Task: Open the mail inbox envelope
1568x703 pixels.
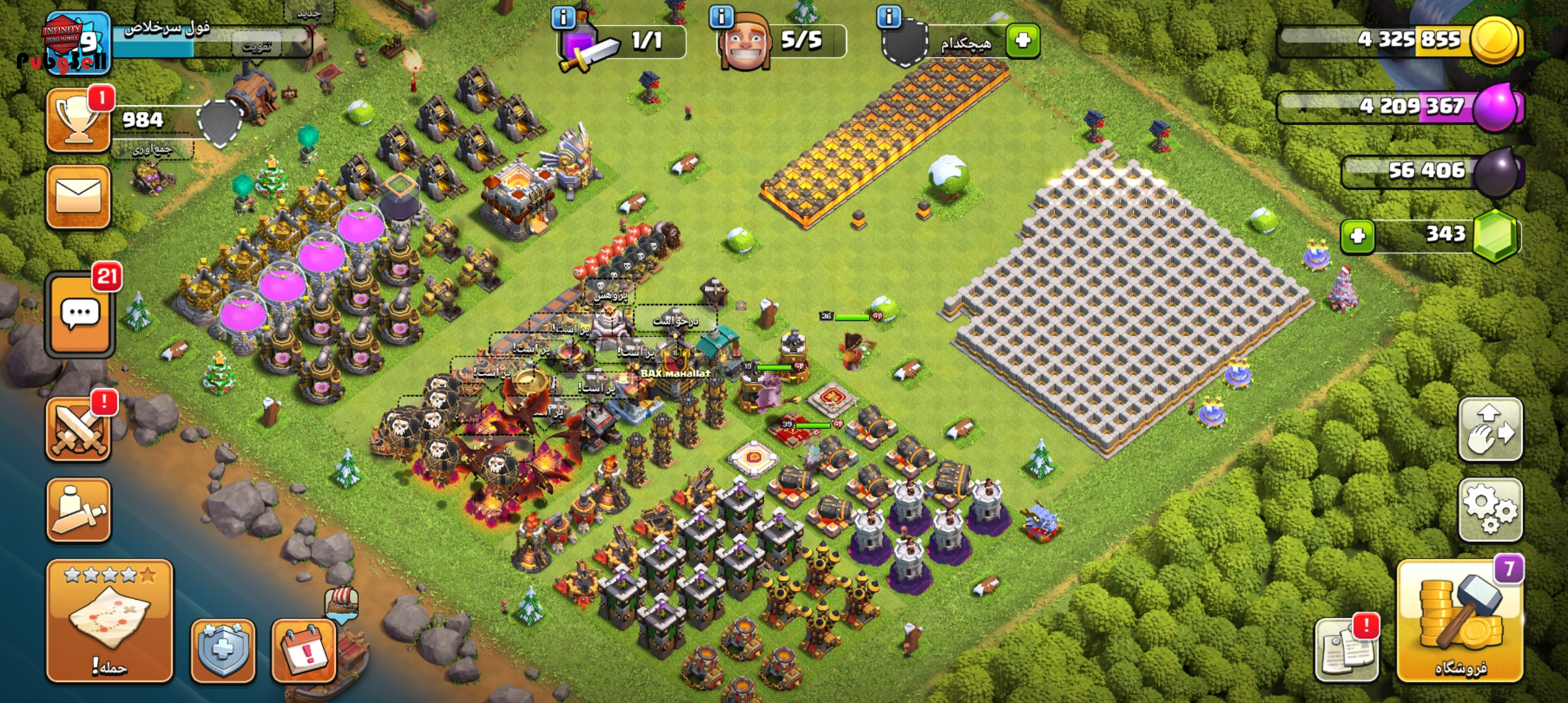Action: 78,197
